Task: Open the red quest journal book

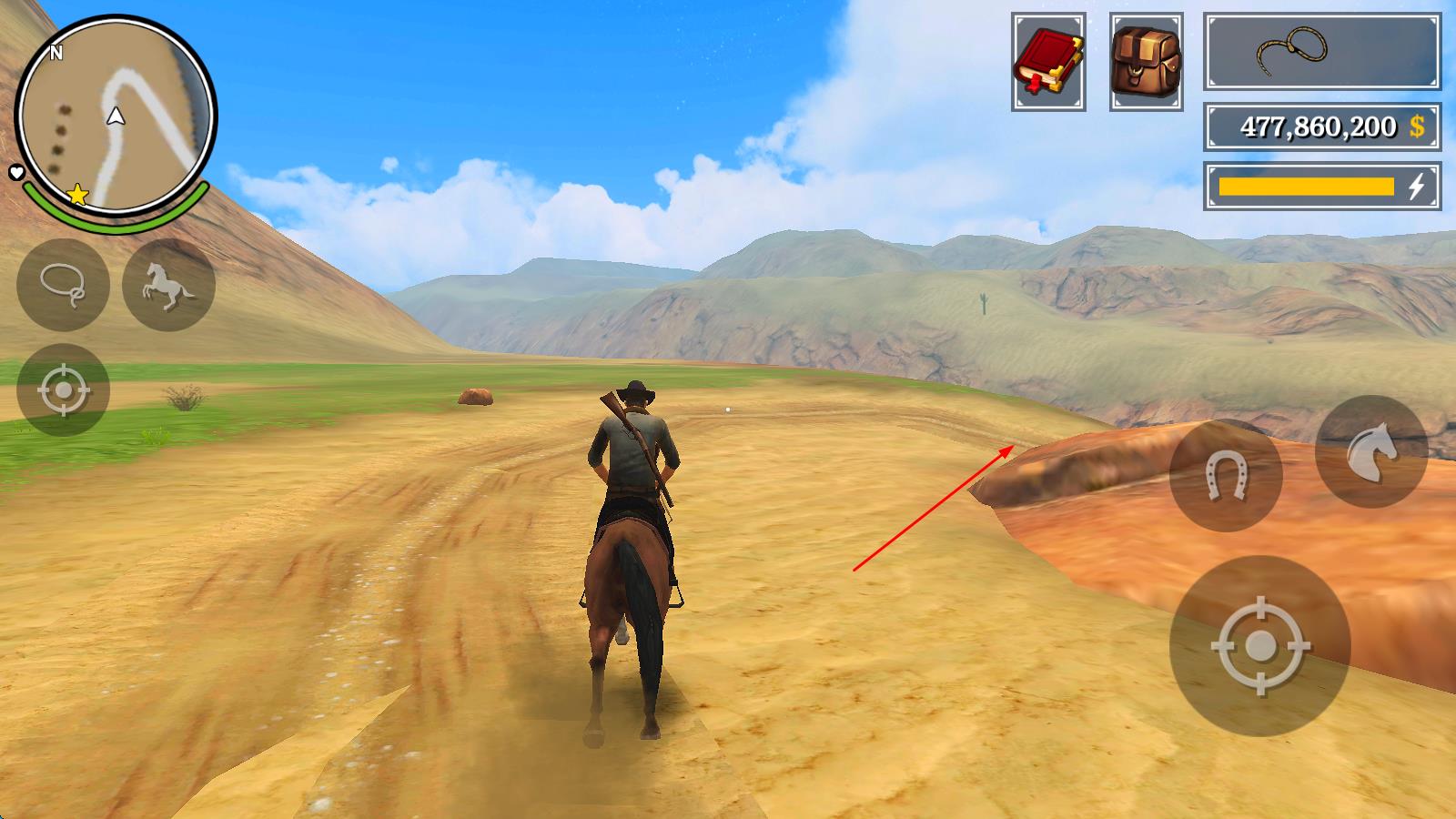Action: [x=1048, y=62]
